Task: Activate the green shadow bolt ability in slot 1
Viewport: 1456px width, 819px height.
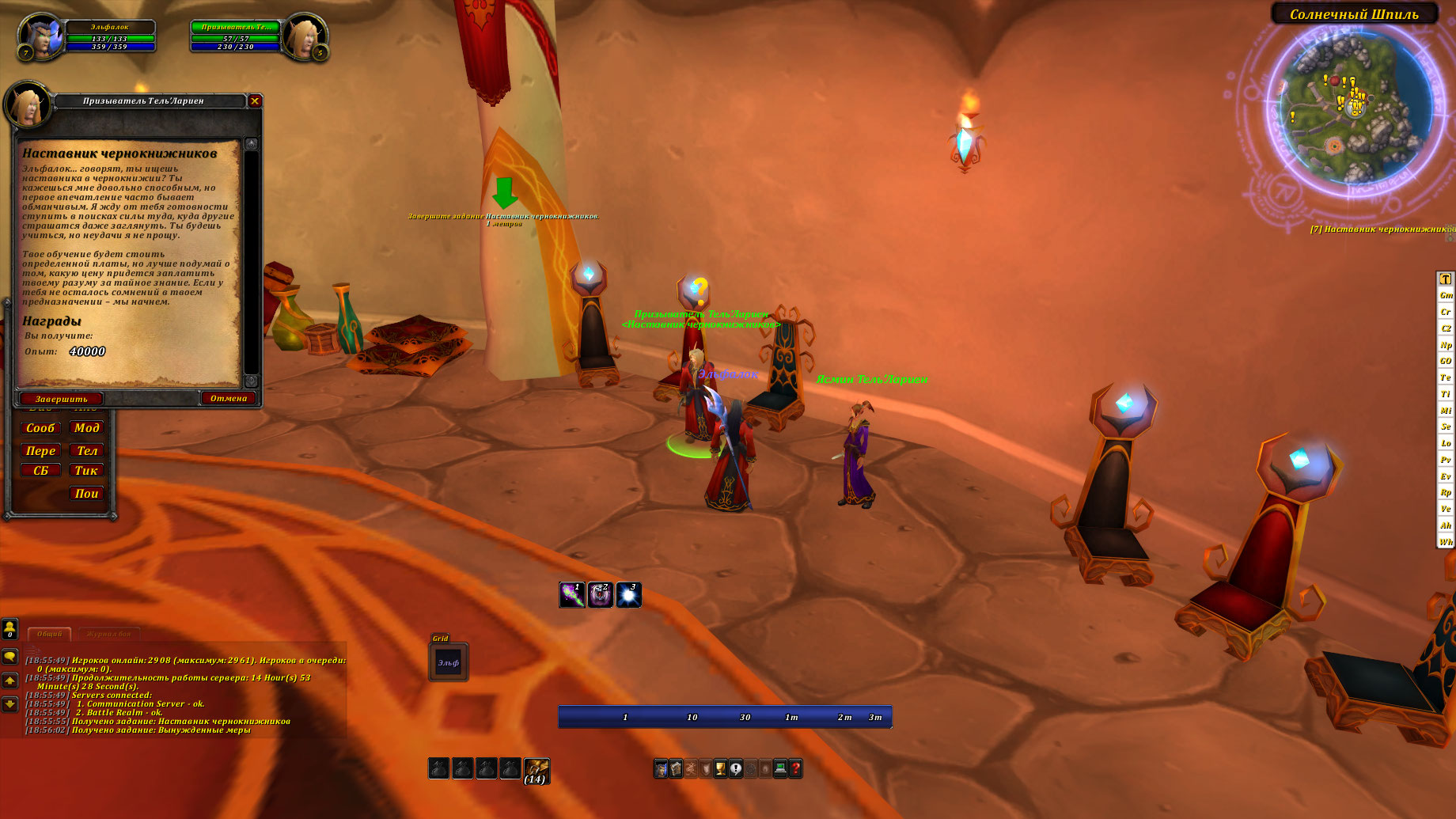Action: (x=572, y=595)
